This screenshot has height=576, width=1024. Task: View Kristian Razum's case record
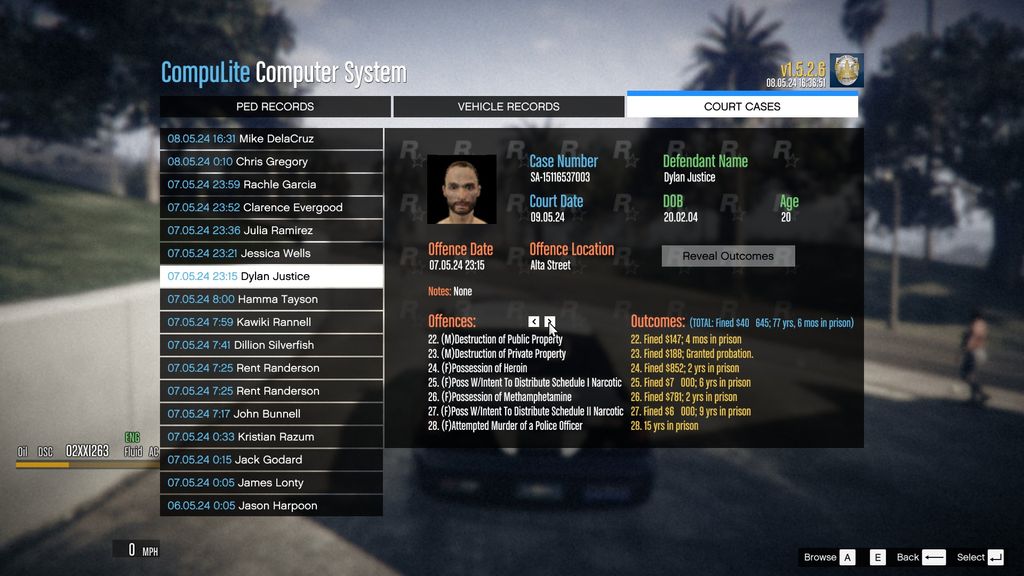pos(271,437)
